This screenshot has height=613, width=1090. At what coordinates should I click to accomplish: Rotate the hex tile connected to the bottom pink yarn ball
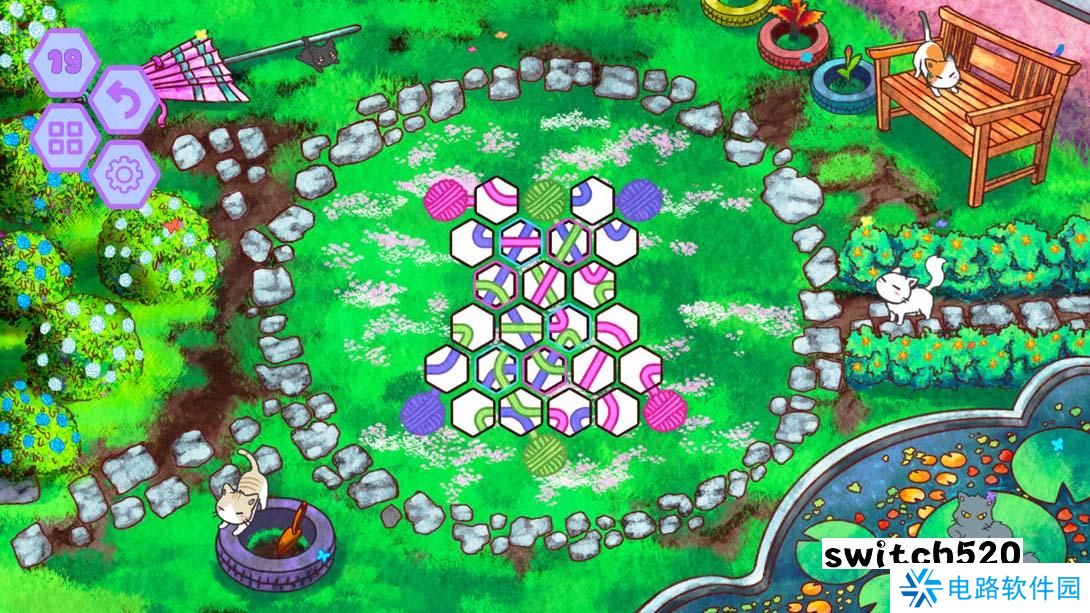point(617,410)
